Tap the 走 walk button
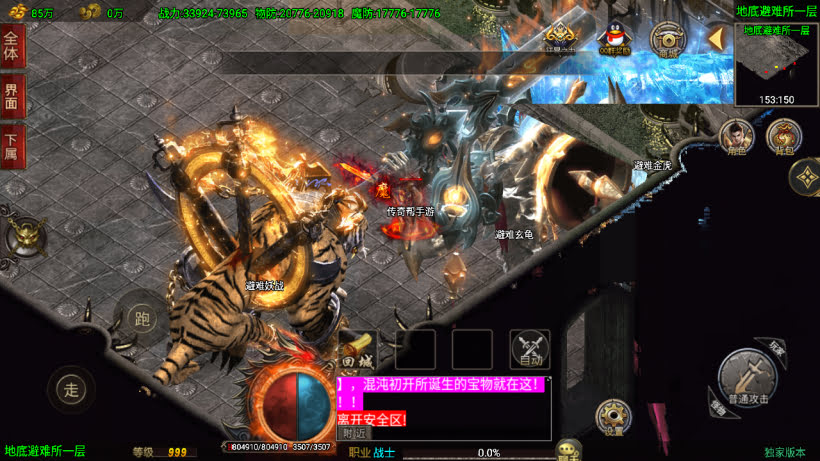The width and height of the screenshot is (820, 461). click(x=71, y=389)
